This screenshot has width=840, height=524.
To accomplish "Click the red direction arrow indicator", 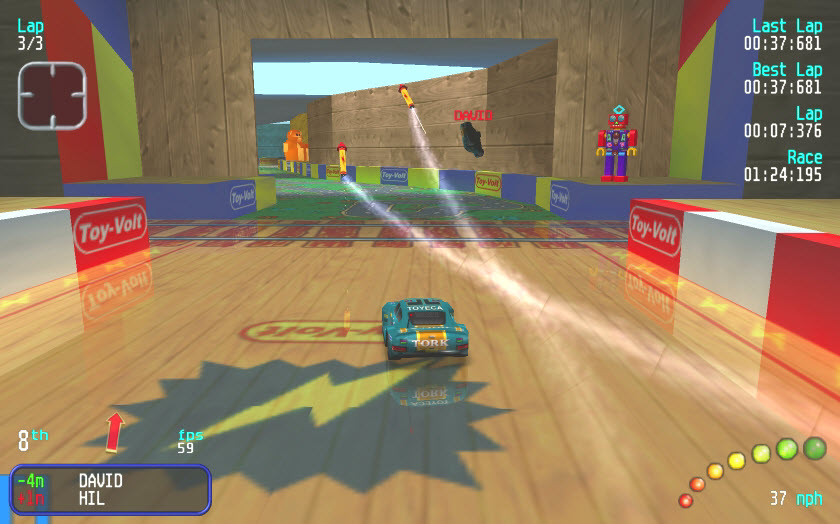I will coord(114,431).
